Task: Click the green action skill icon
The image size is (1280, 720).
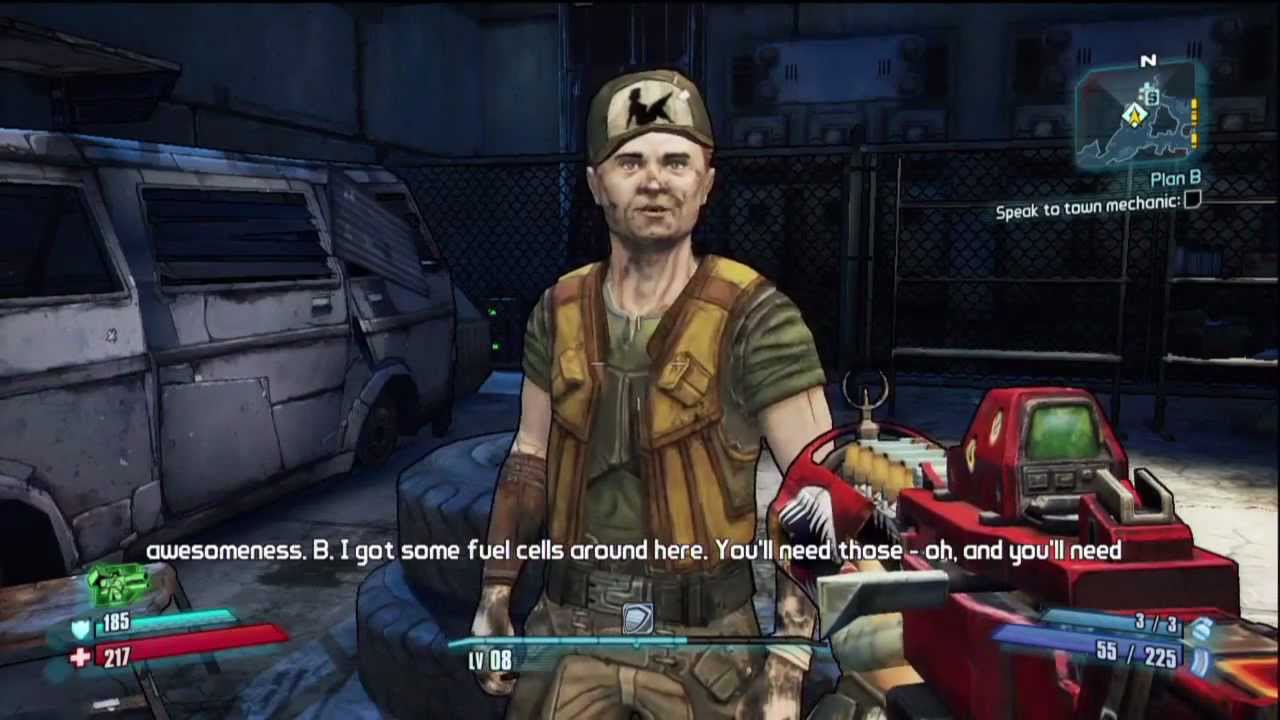Action: (119, 585)
